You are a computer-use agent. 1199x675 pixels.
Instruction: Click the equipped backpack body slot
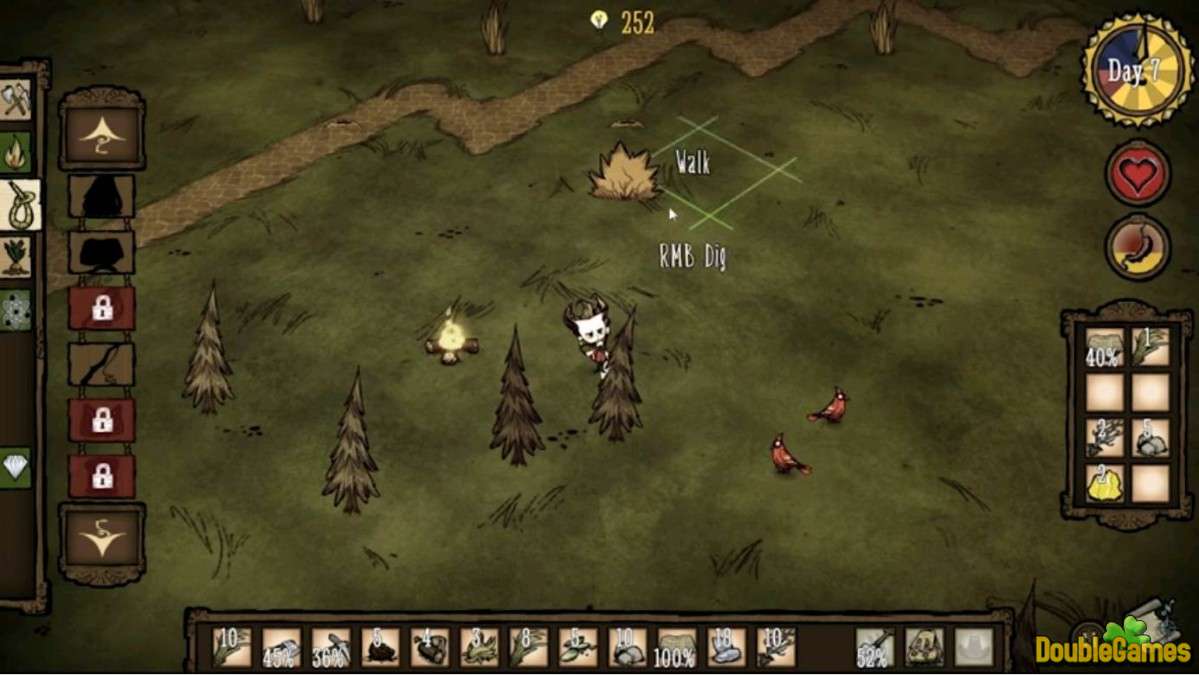tap(924, 647)
